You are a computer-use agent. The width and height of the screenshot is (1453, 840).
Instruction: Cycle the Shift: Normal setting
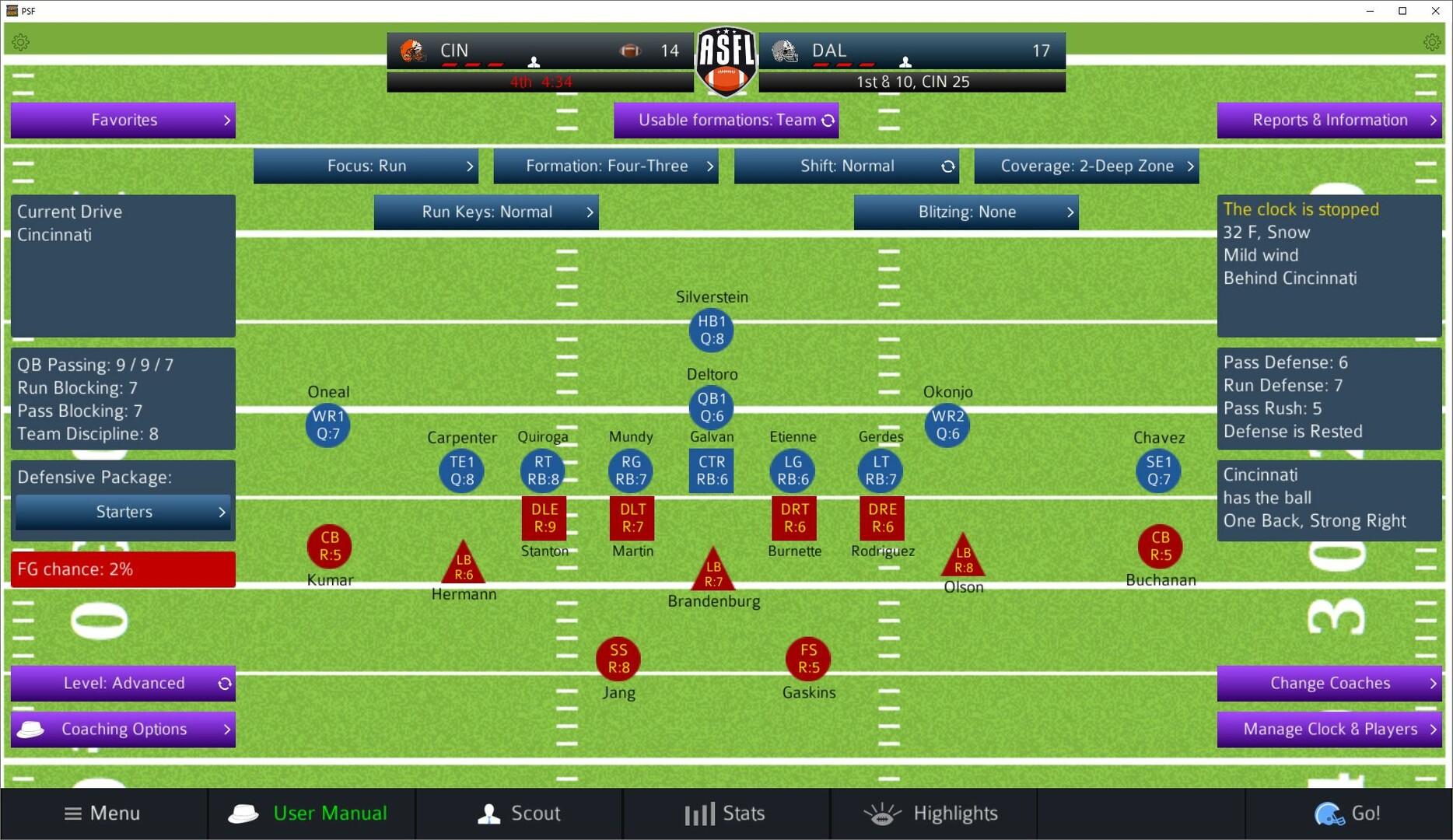click(x=948, y=166)
